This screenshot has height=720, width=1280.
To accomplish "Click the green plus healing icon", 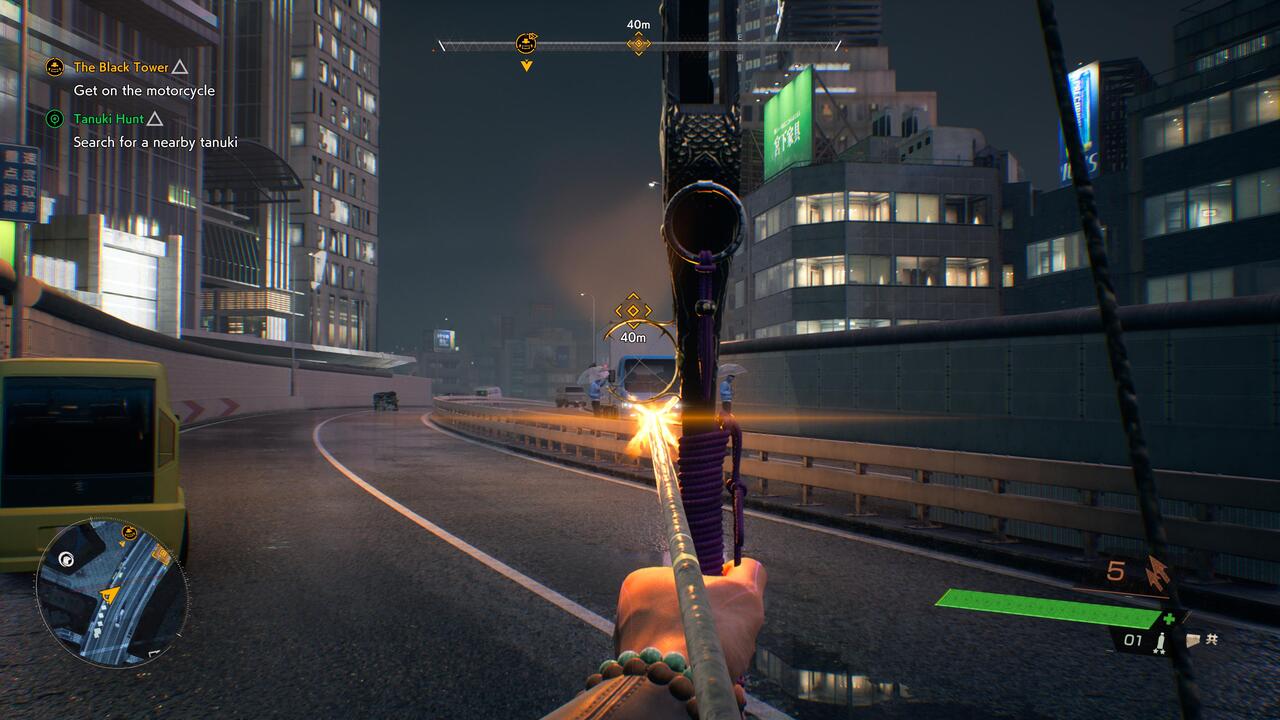I will click(1170, 618).
